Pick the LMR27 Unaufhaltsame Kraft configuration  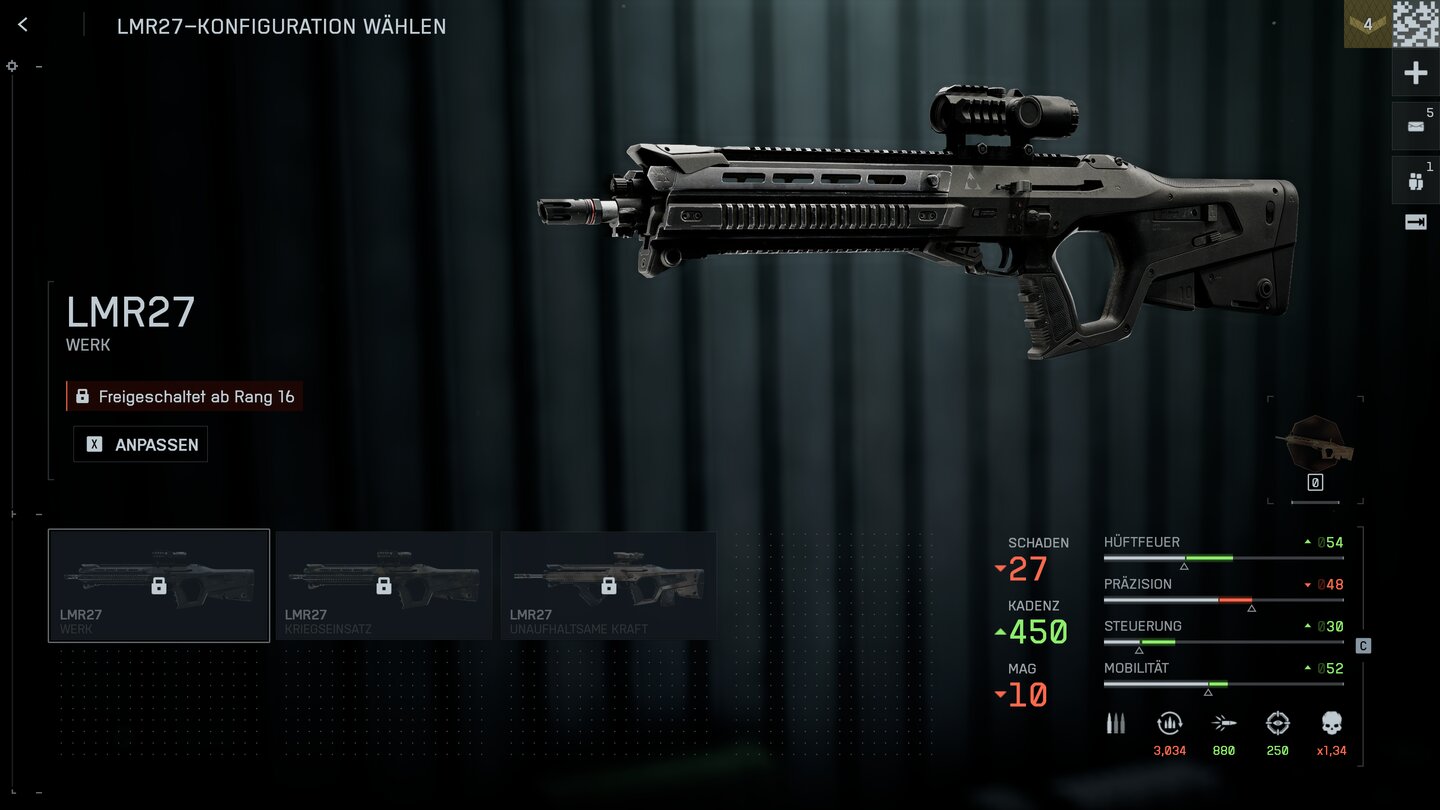(x=608, y=585)
